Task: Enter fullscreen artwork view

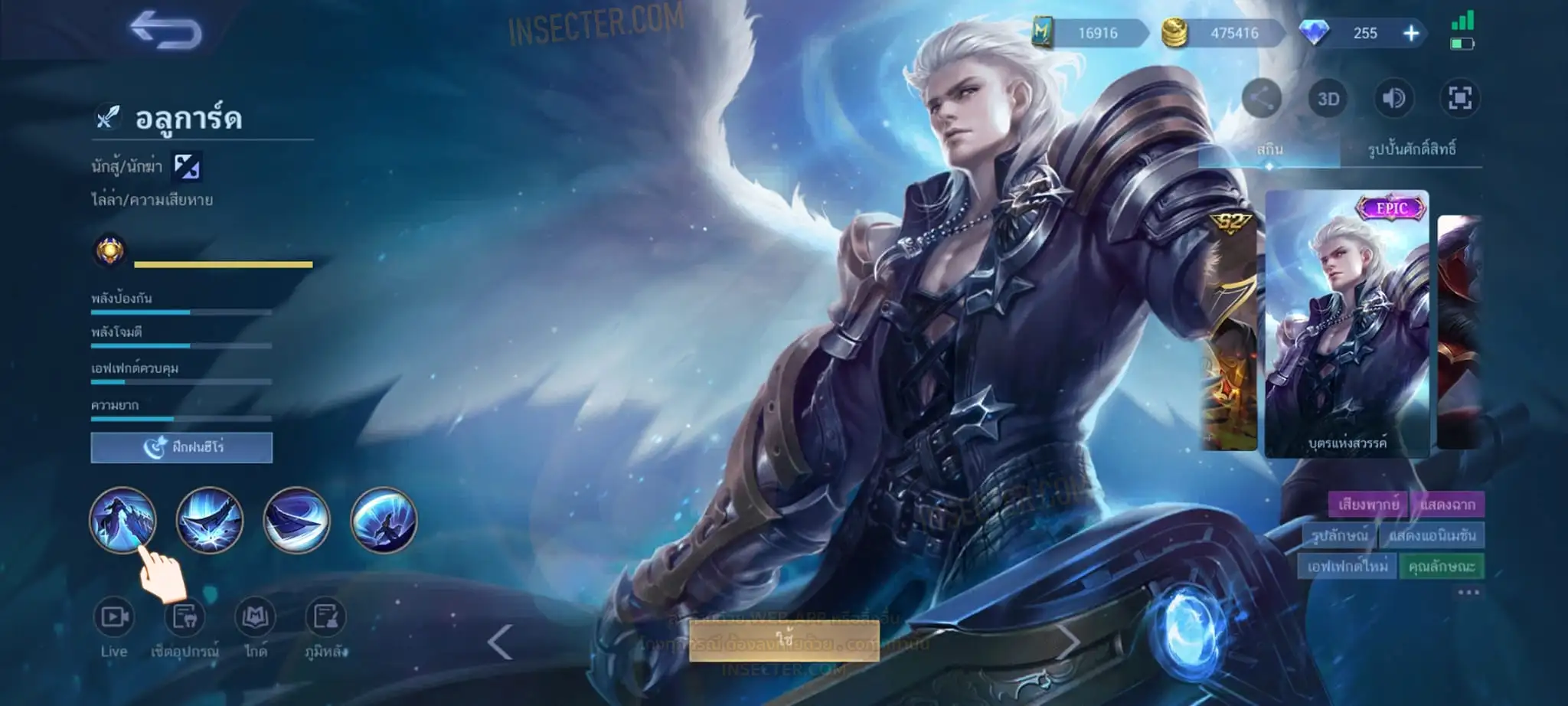Action: pyautogui.click(x=1459, y=99)
